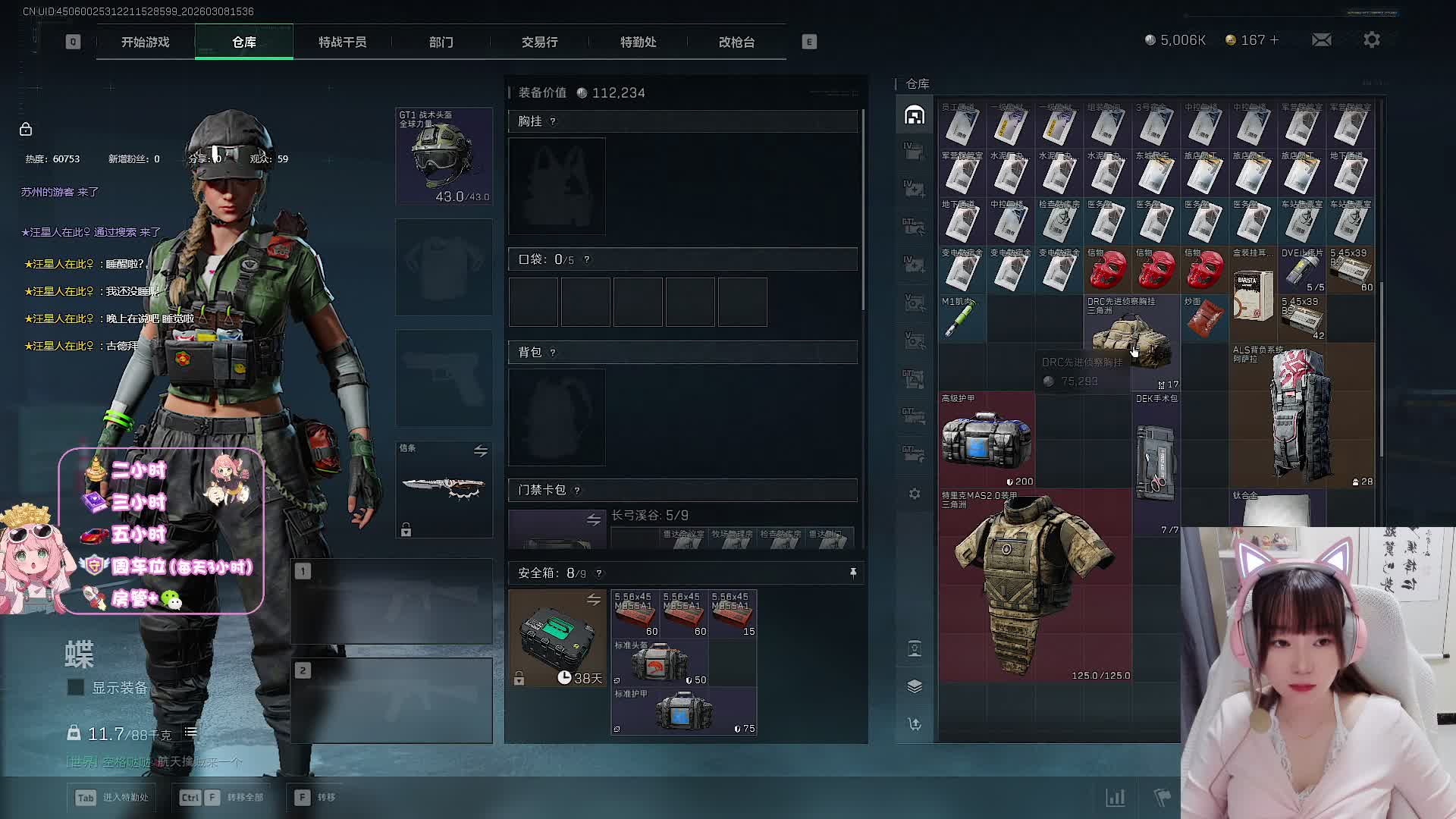Select the 标准头盔 repair kit in safe box

[659, 663]
